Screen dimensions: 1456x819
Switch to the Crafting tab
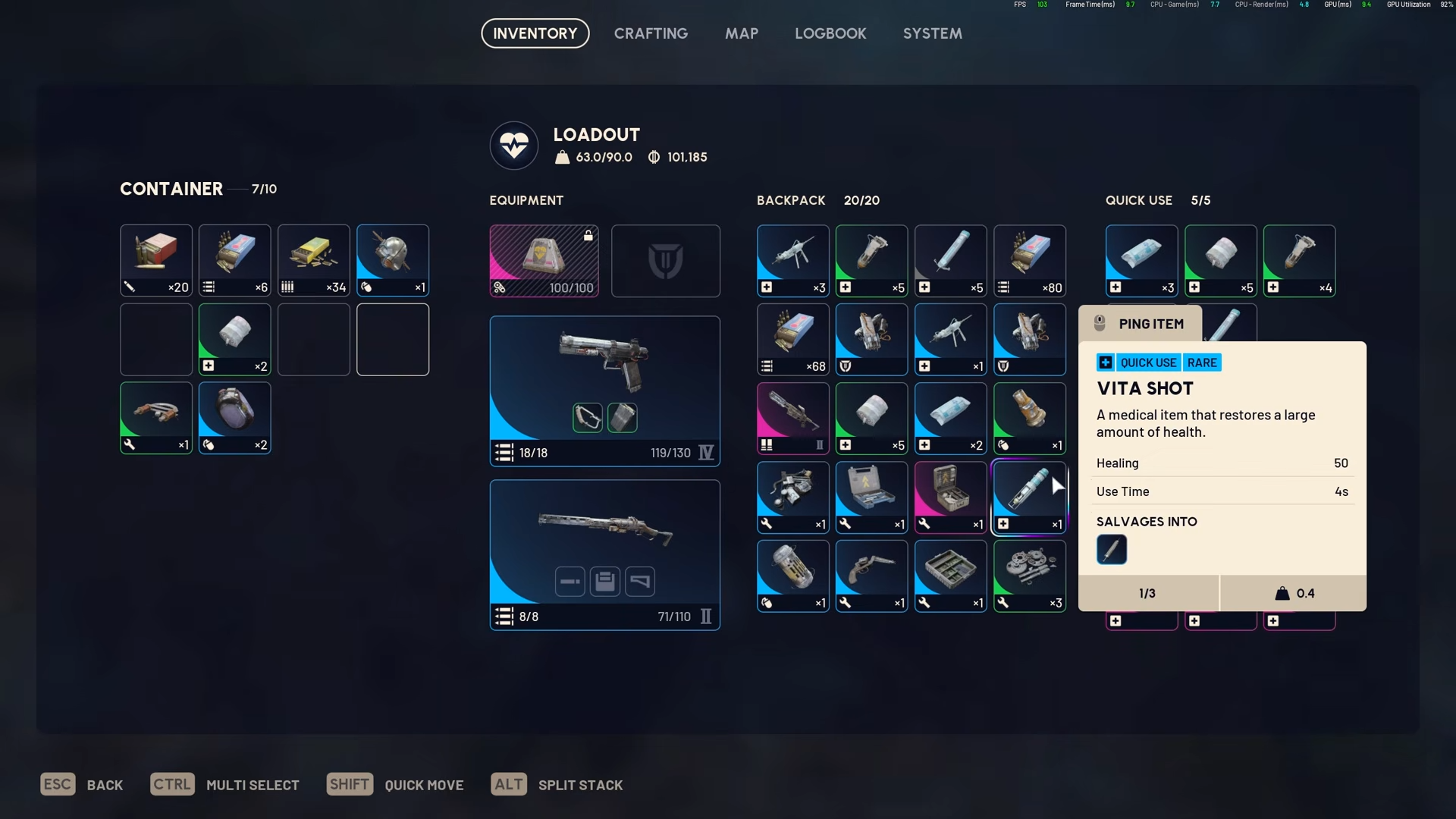click(651, 33)
